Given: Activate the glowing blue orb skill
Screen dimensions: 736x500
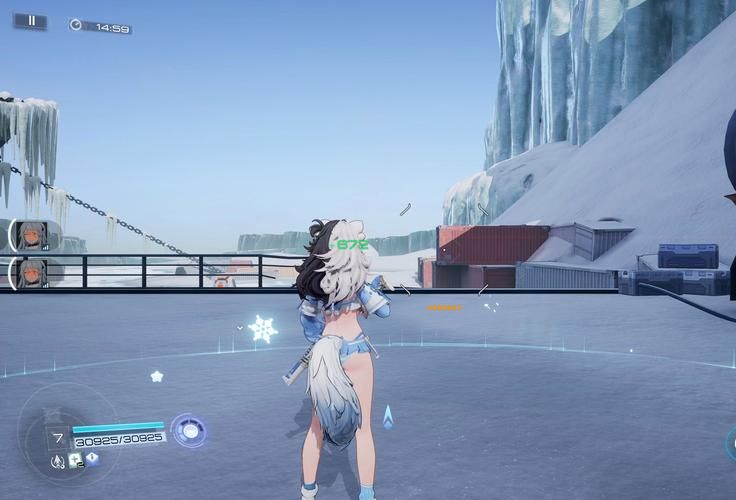Looking at the screenshot, I should (x=188, y=430).
